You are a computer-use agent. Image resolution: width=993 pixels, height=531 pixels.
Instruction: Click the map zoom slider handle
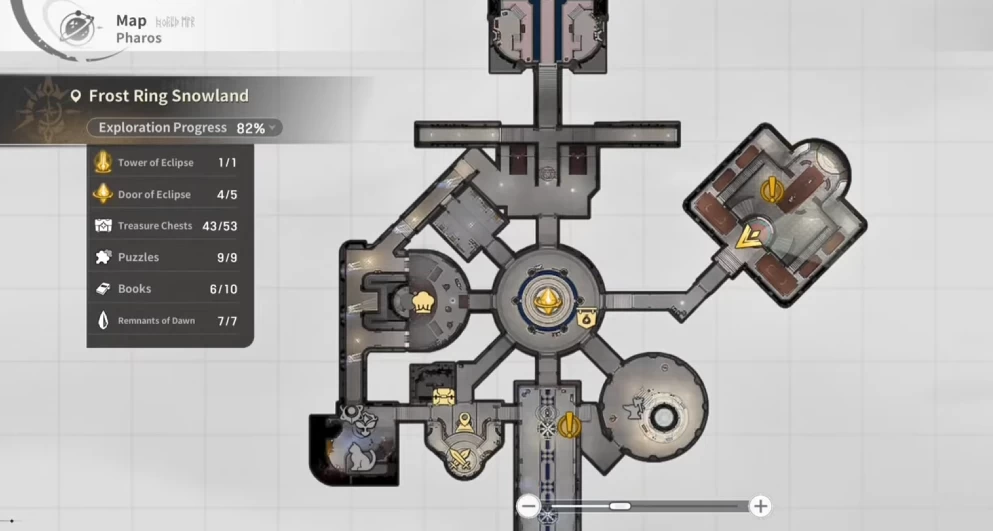pos(620,506)
